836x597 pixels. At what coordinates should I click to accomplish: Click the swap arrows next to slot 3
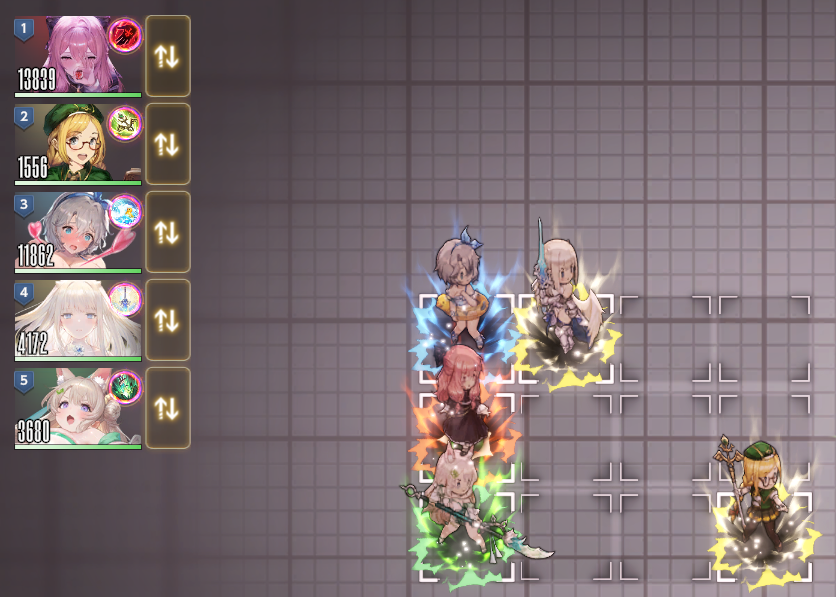point(167,232)
